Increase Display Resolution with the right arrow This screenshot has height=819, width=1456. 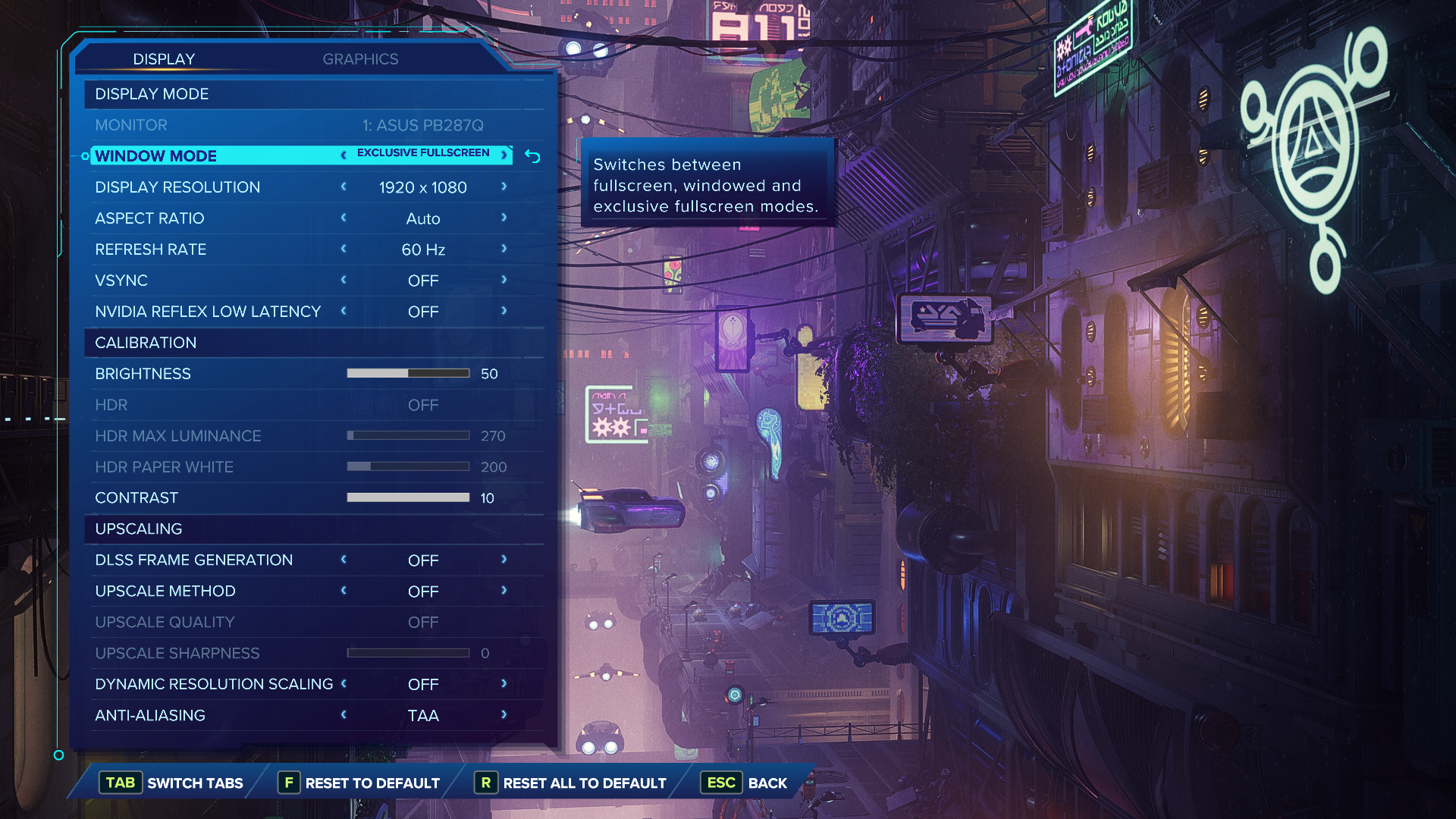[x=504, y=187]
